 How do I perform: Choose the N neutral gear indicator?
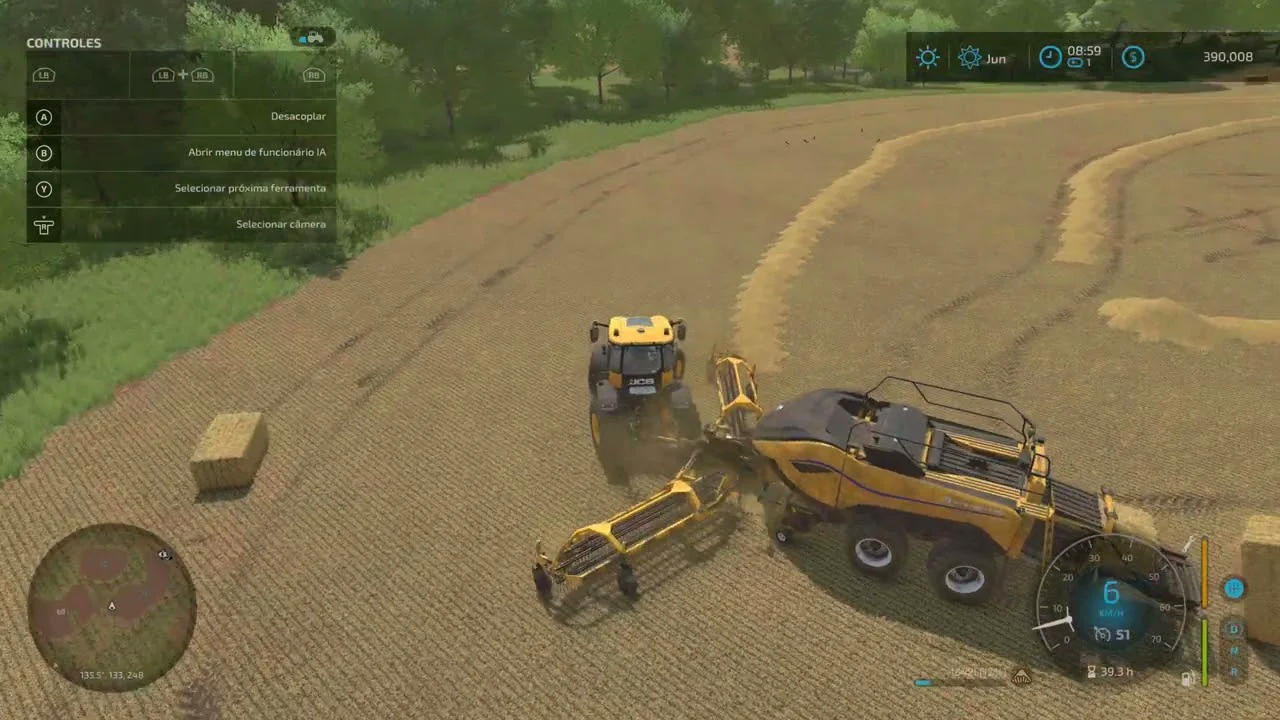1234,651
